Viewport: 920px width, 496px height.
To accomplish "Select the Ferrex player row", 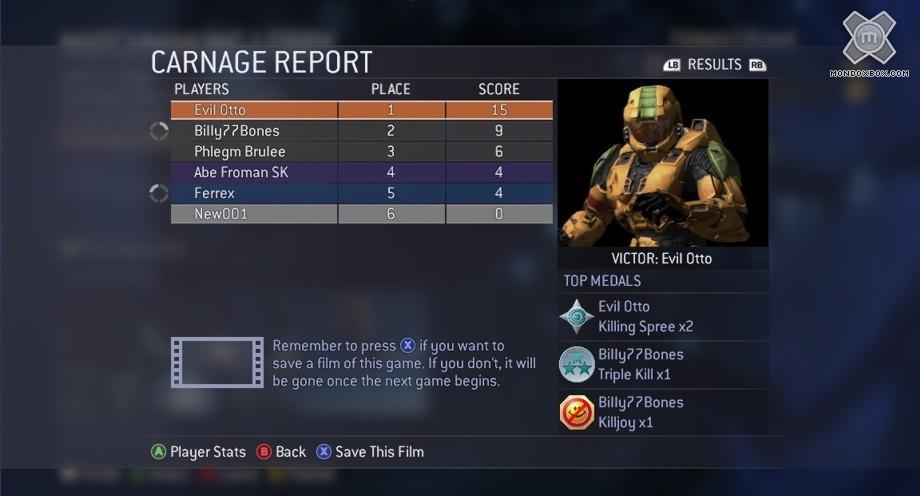I will tap(361, 193).
